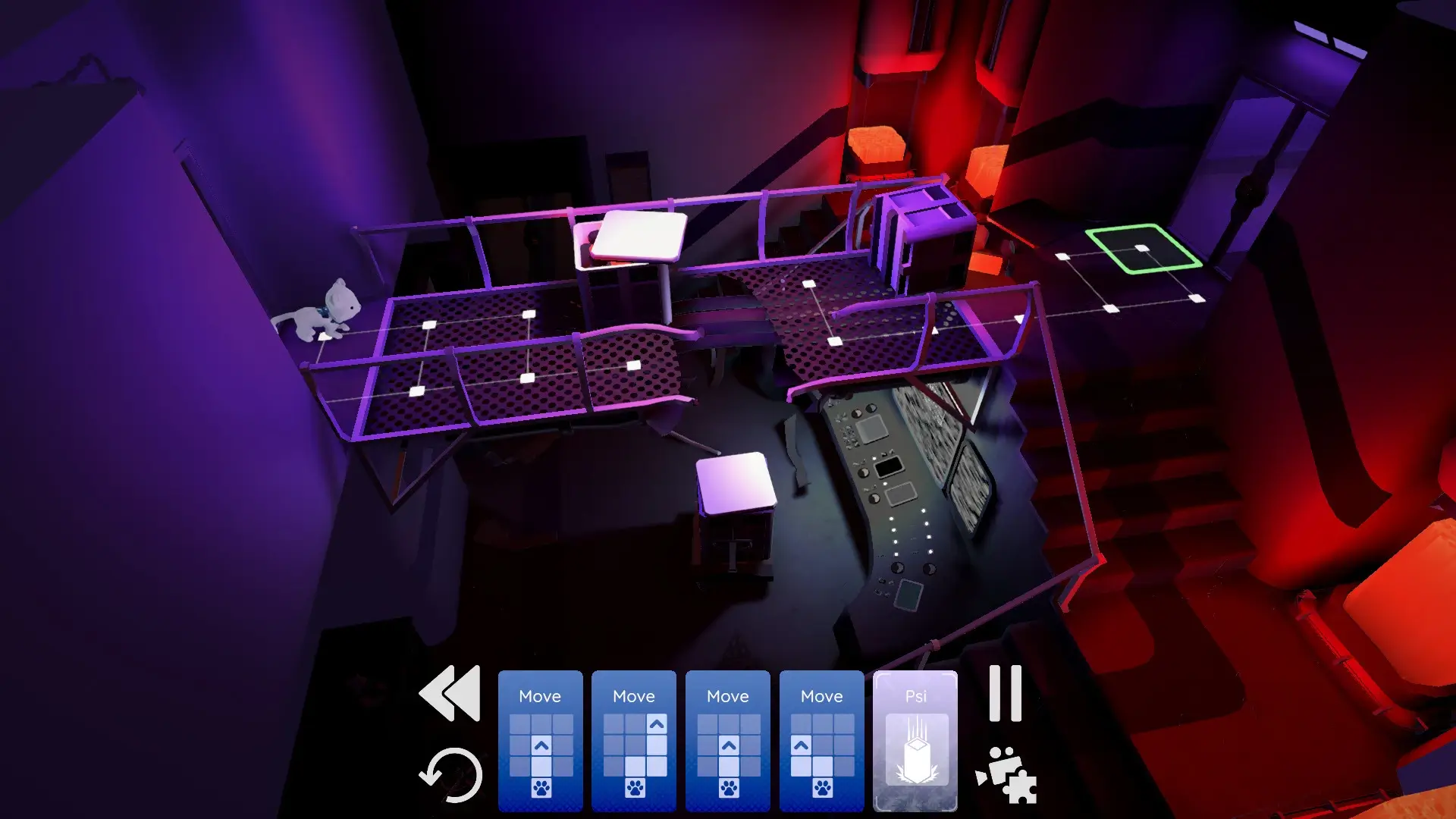Image resolution: width=1456 pixels, height=819 pixels.
Task: Click the paw icon on the first Move card
Action: 541,788
